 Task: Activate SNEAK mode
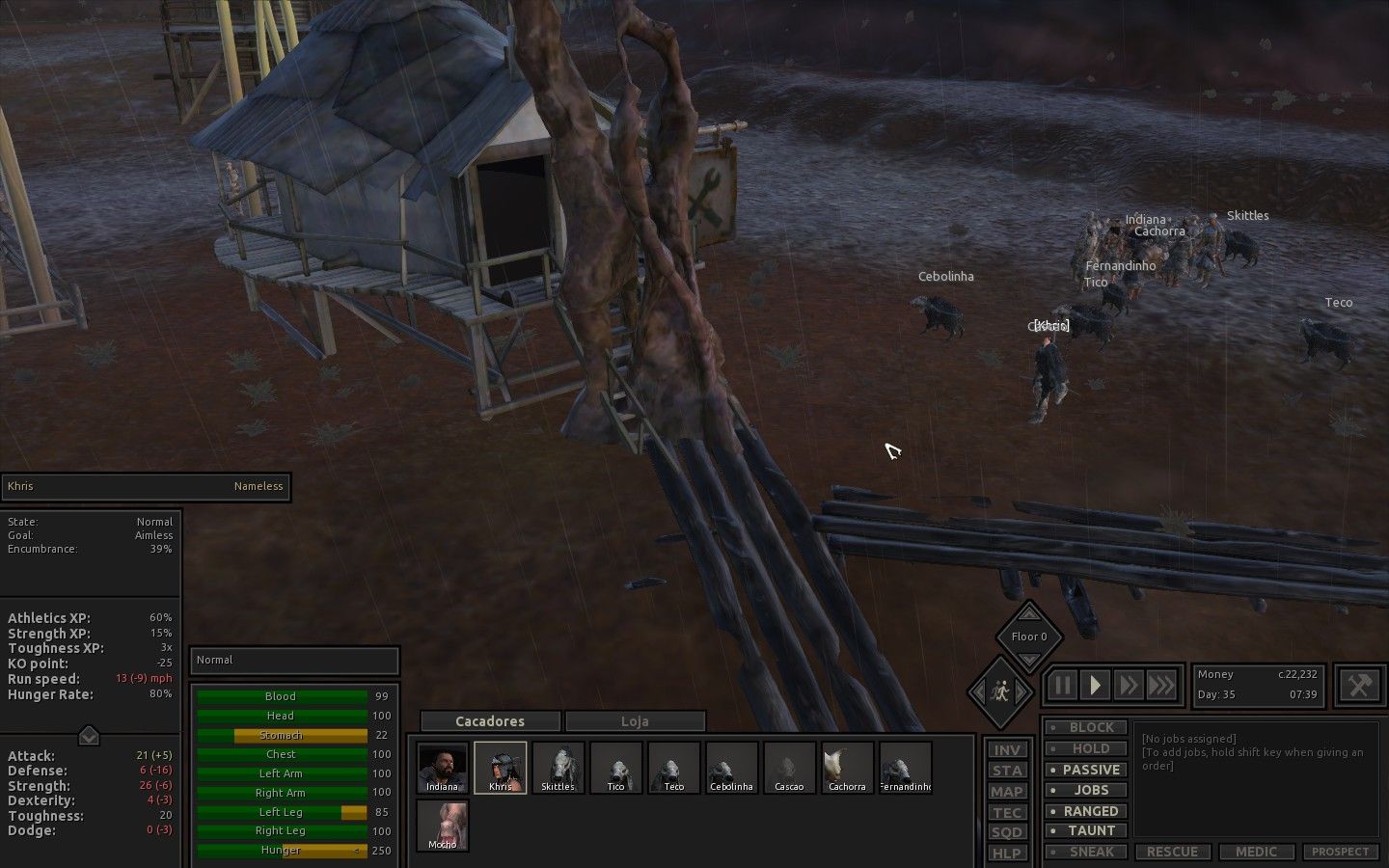(x=1085, y=852)
